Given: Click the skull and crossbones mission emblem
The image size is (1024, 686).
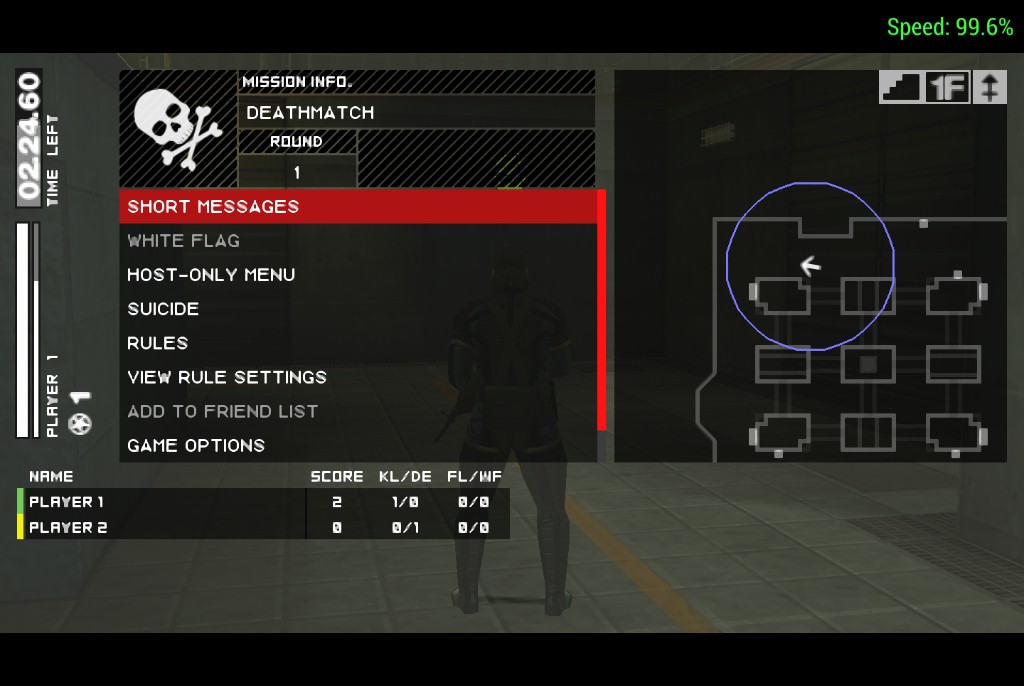Looking at the screenshot, I should pos(177,128).
